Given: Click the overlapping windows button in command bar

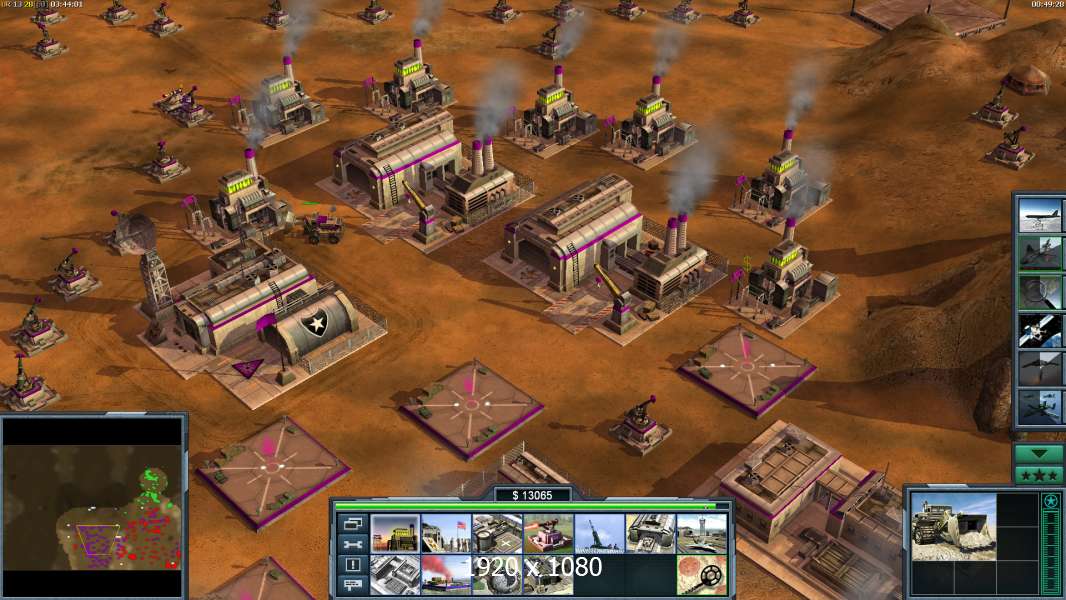Looking at the screenshot, I should [x=353, y=523].
